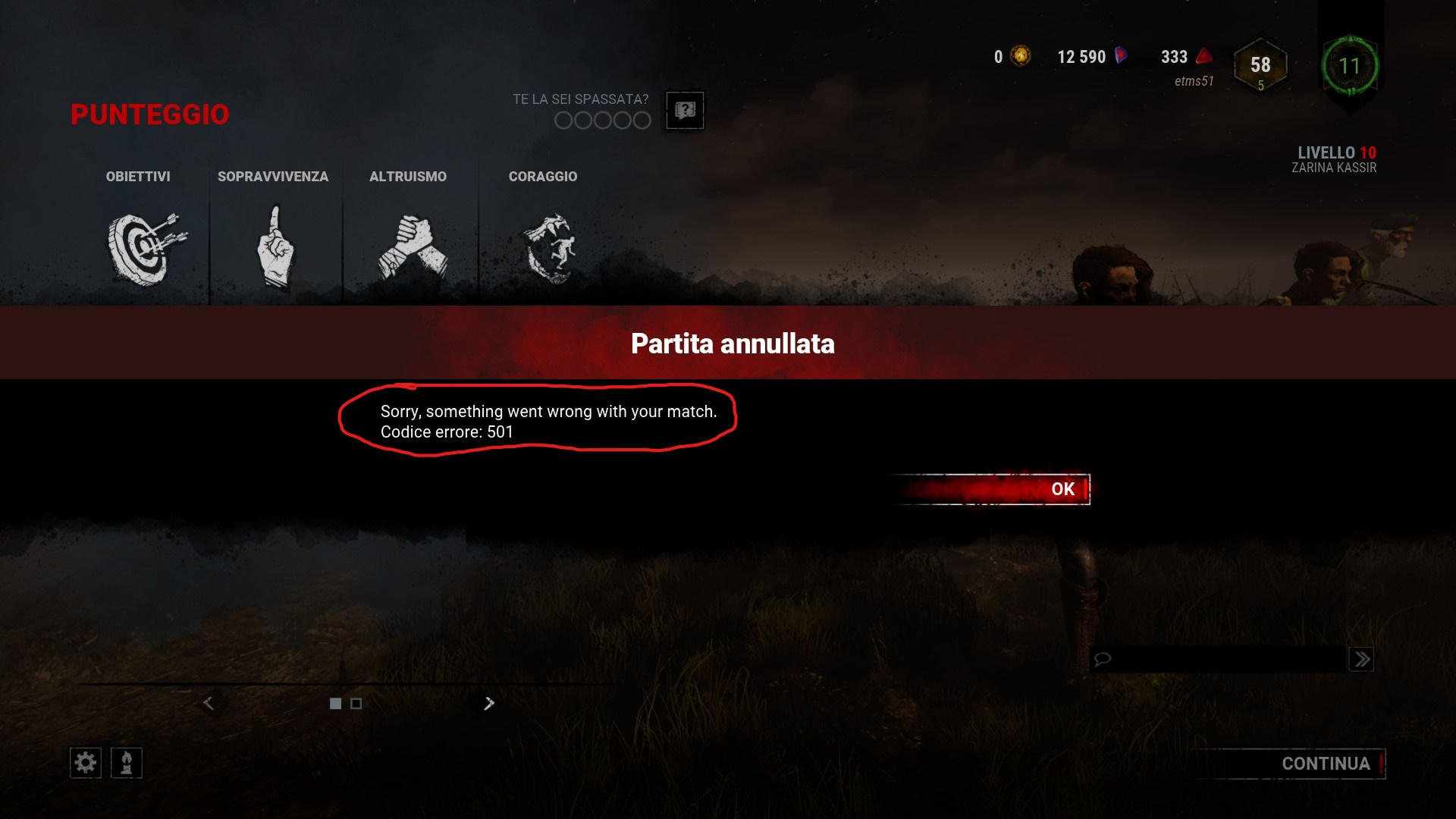Screen dimensions: 1456x819
Task: Click the second page indicator square
Action: 355,704
